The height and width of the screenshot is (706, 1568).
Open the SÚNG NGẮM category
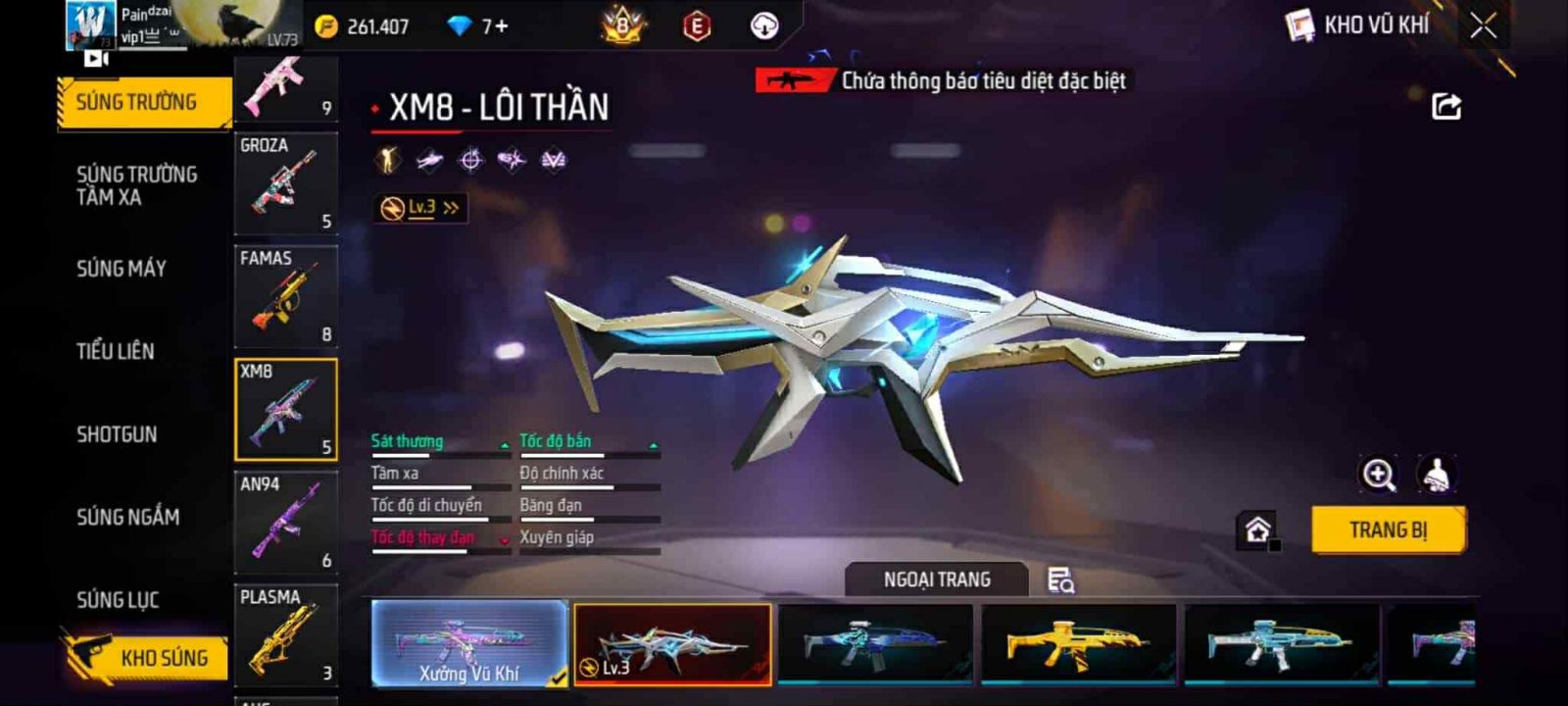coord(128,517)
